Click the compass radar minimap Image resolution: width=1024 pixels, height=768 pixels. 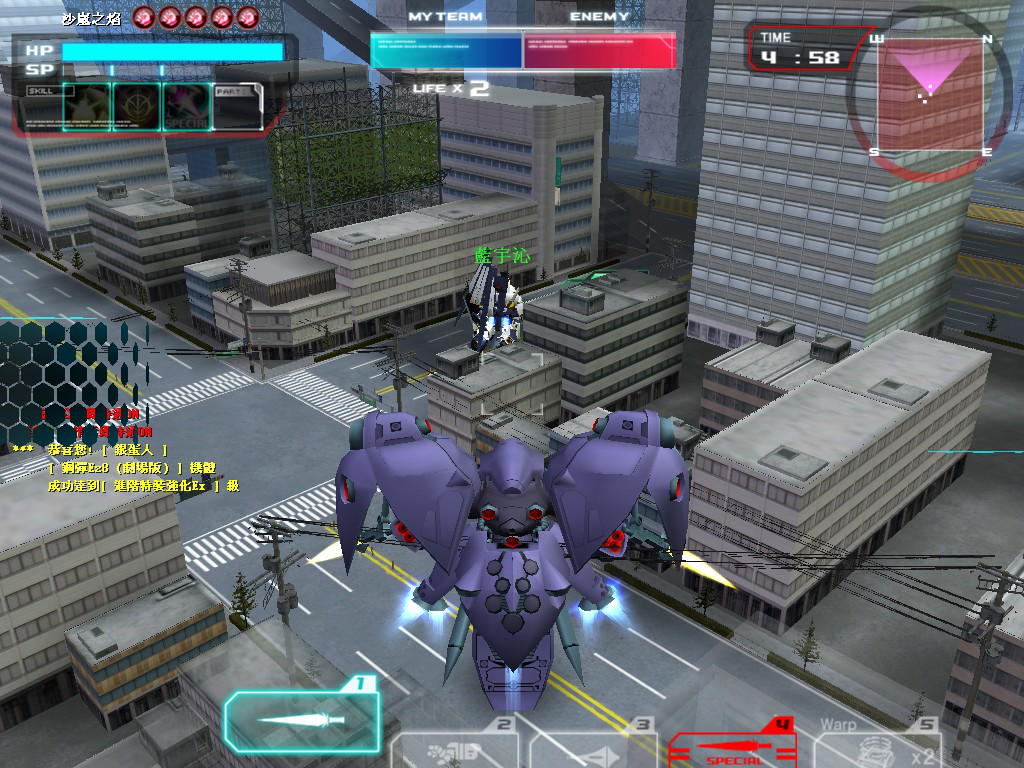click(x=930, y=95)
